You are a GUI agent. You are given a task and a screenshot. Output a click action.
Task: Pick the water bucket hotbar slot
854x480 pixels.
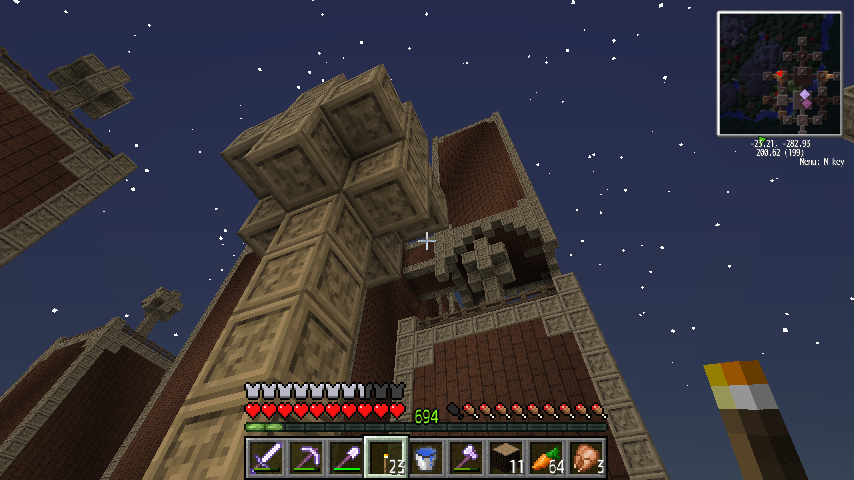[x=427, y=458]
